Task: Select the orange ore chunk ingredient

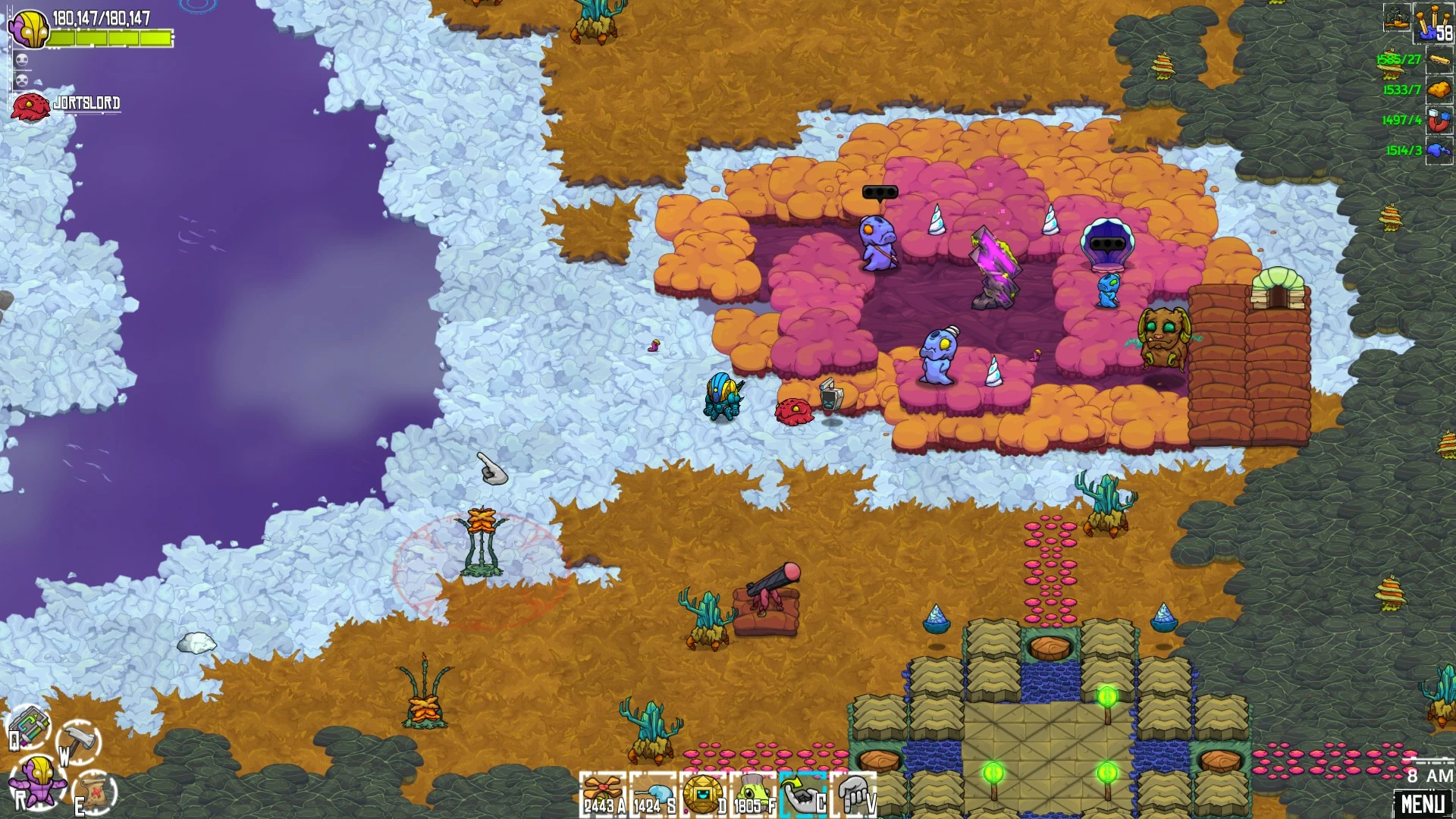Action: (x=1439, y=89)
